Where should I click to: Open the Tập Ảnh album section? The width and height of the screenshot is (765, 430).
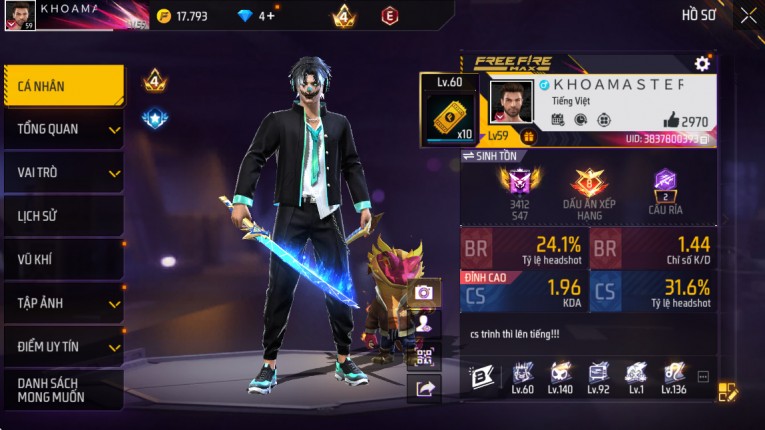(63, 303)
